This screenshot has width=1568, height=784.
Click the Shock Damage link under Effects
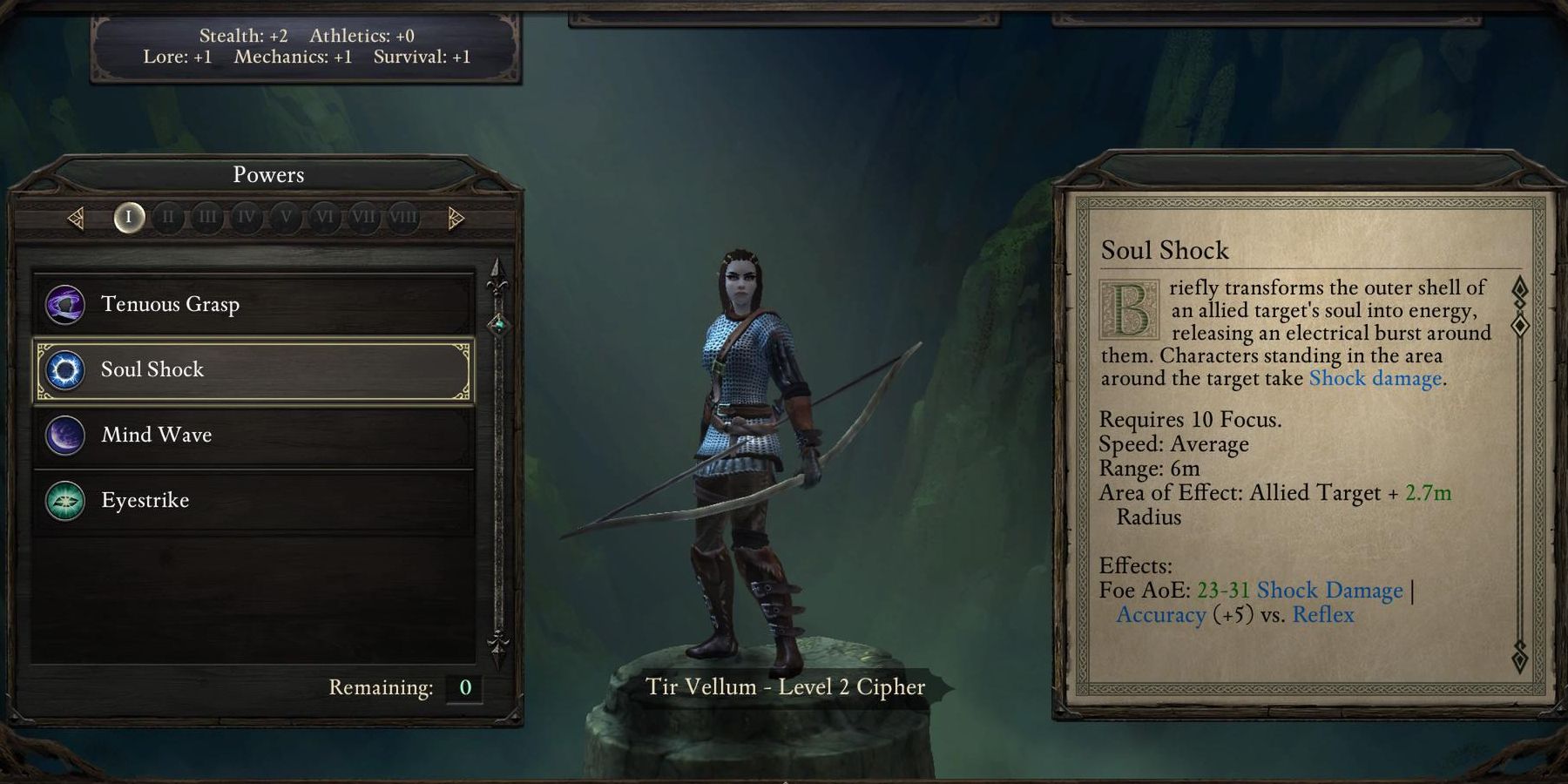pyautogui.click(x=1329, y=591)
